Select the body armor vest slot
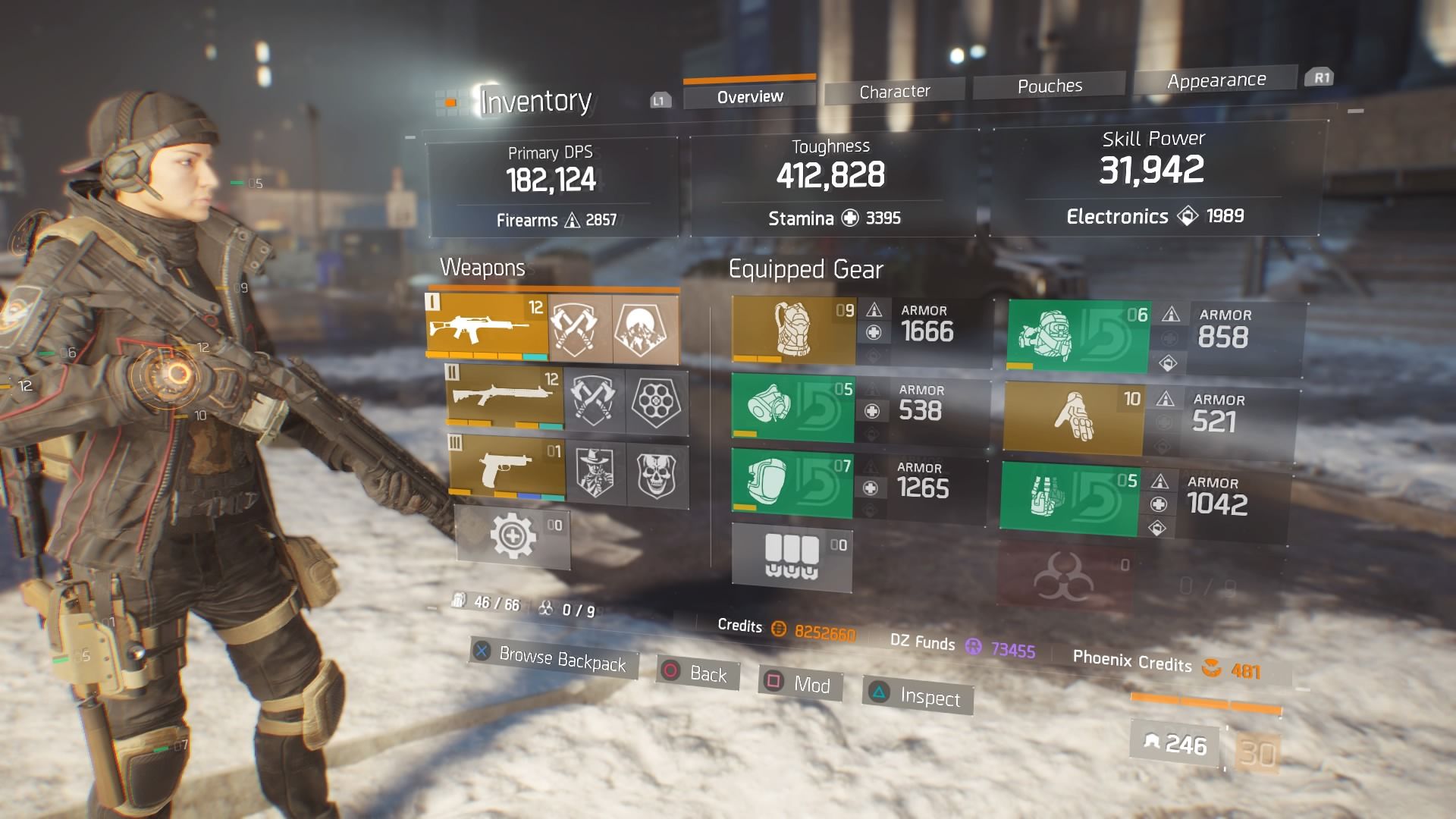The width and height of the screenshot is (1456, 819). coord(793,331)
